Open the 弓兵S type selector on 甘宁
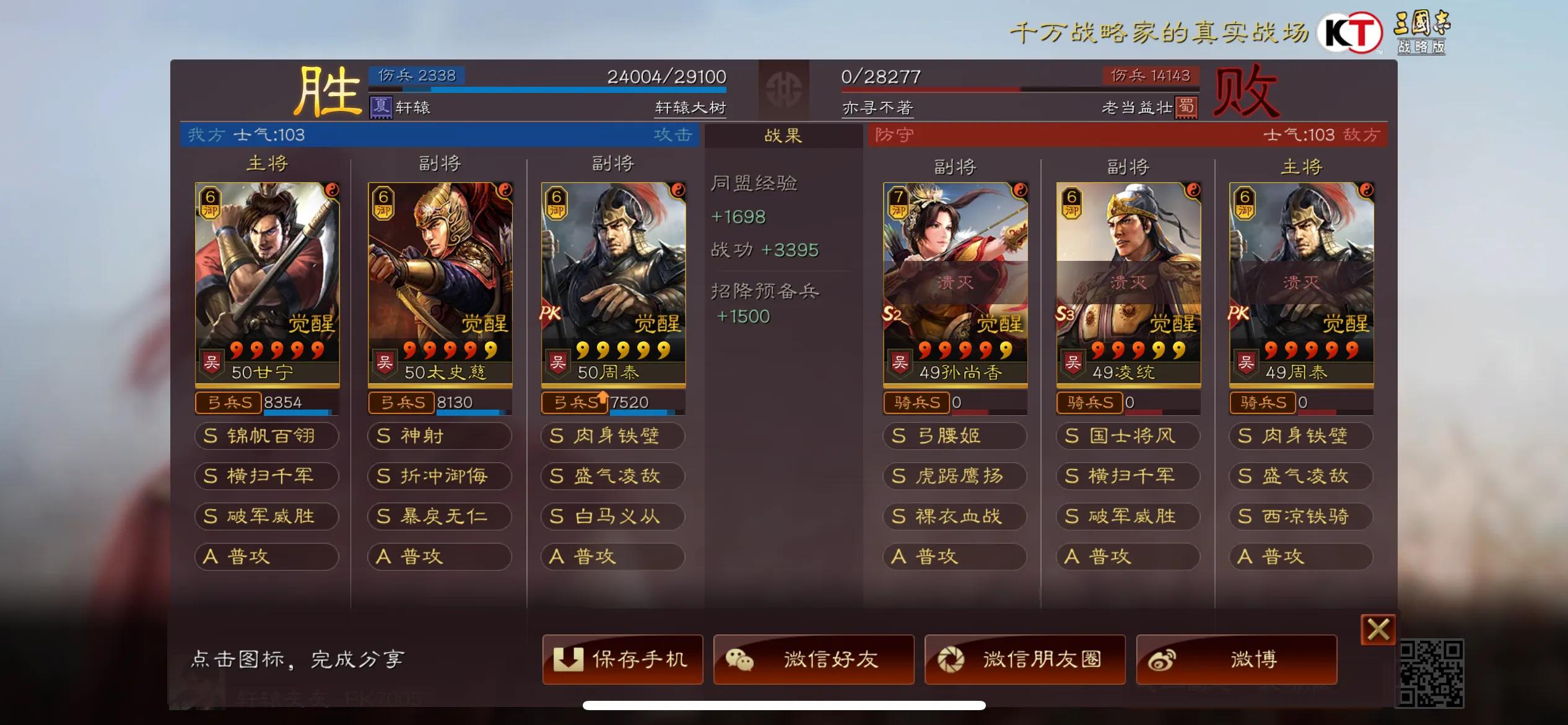Viewport: 1568px width, 725px height. 228,403
